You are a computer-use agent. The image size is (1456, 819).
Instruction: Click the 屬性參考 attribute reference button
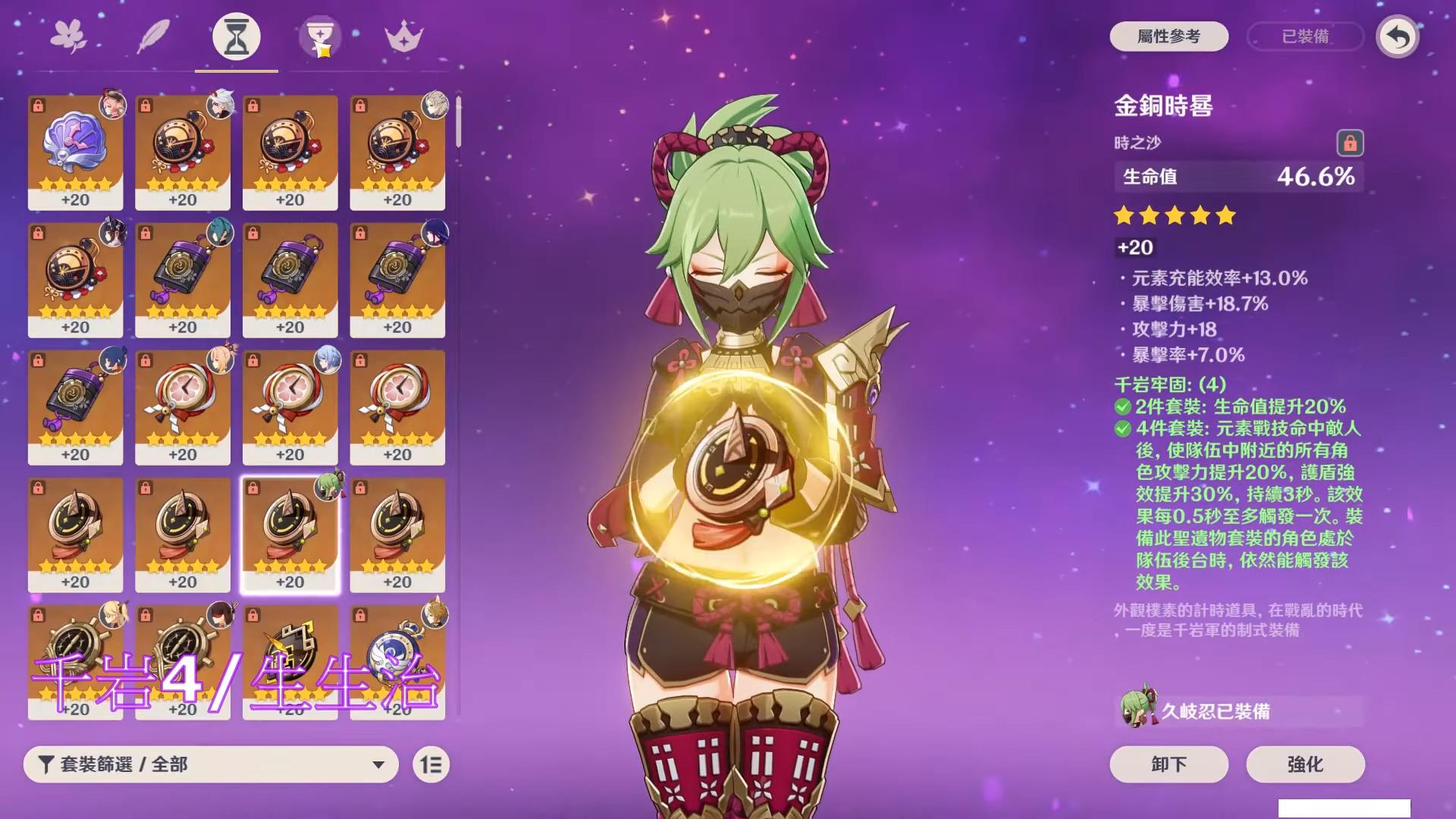coord(1169,36)
